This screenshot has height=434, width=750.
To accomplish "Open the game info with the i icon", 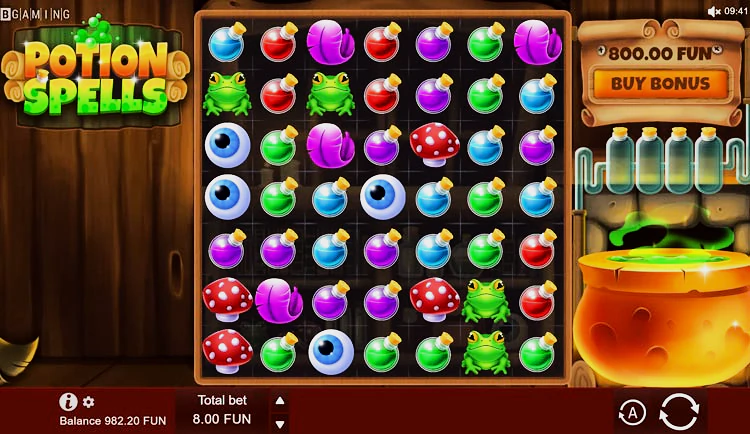I will coord(68,402).
